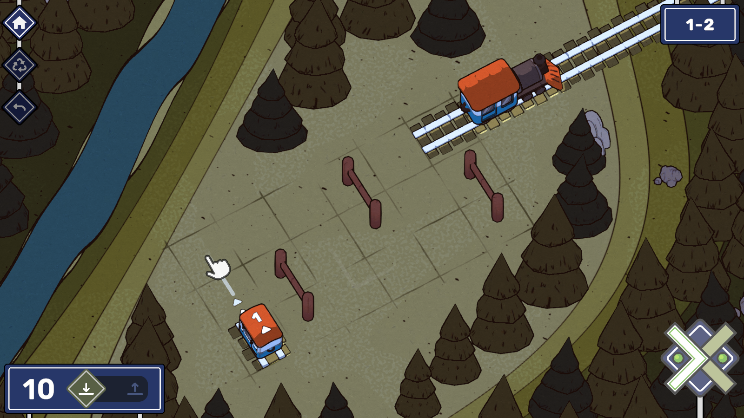The height and width of the screenshot is (418, 744).
Task: Restart the level with the recycle icon
Action: pyautogui.click(x=20, y=65)
